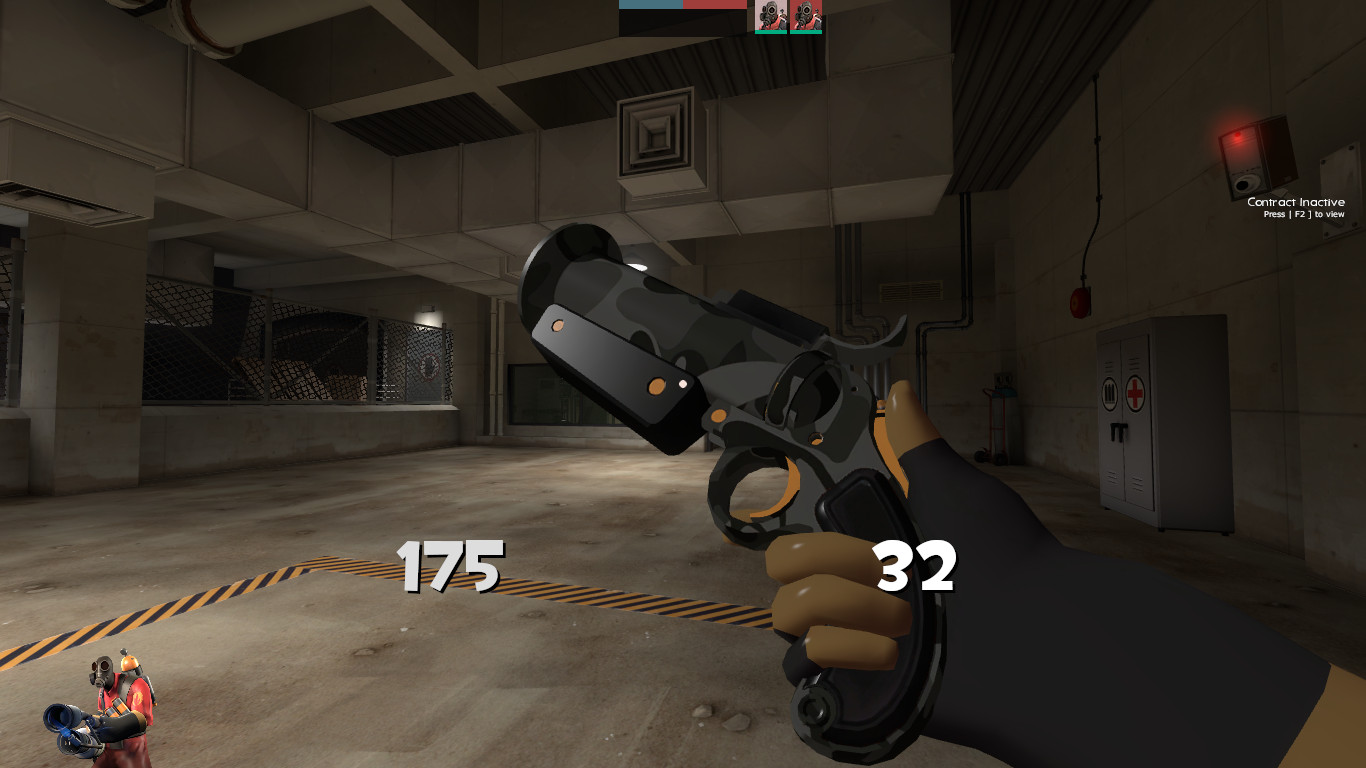This screenshot has width=1366, height=768.
Task: Click the ammo counter showing 32
Action: 916,566
